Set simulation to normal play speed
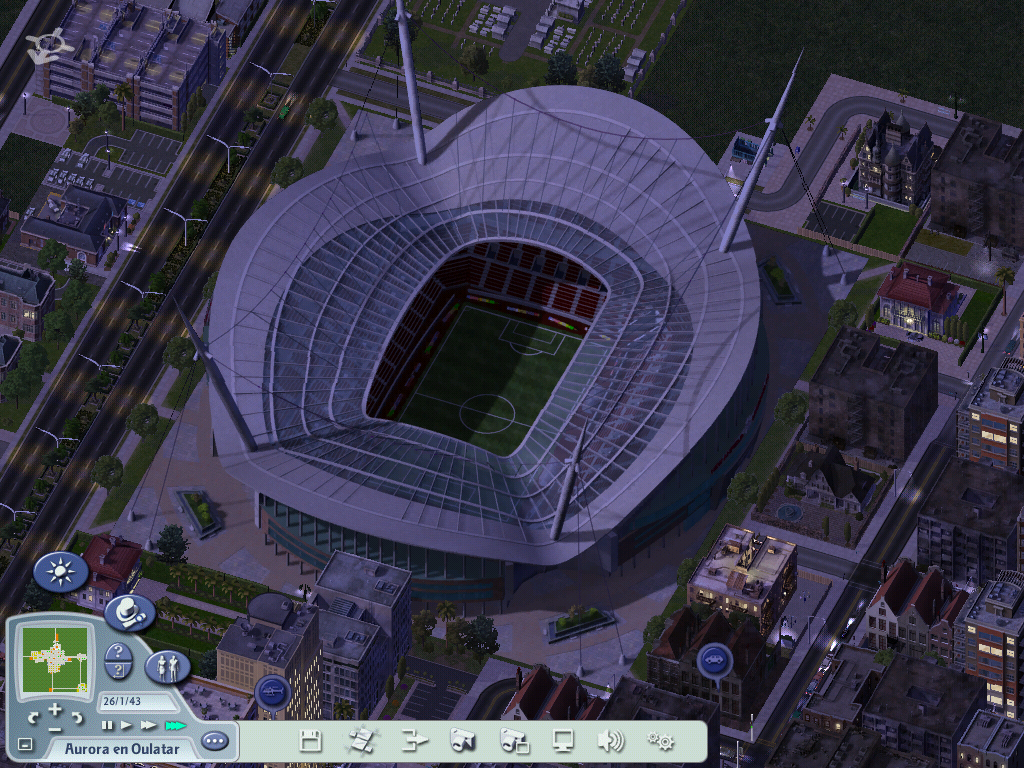The image size is (1024, 768). click(x=127, y=725)
